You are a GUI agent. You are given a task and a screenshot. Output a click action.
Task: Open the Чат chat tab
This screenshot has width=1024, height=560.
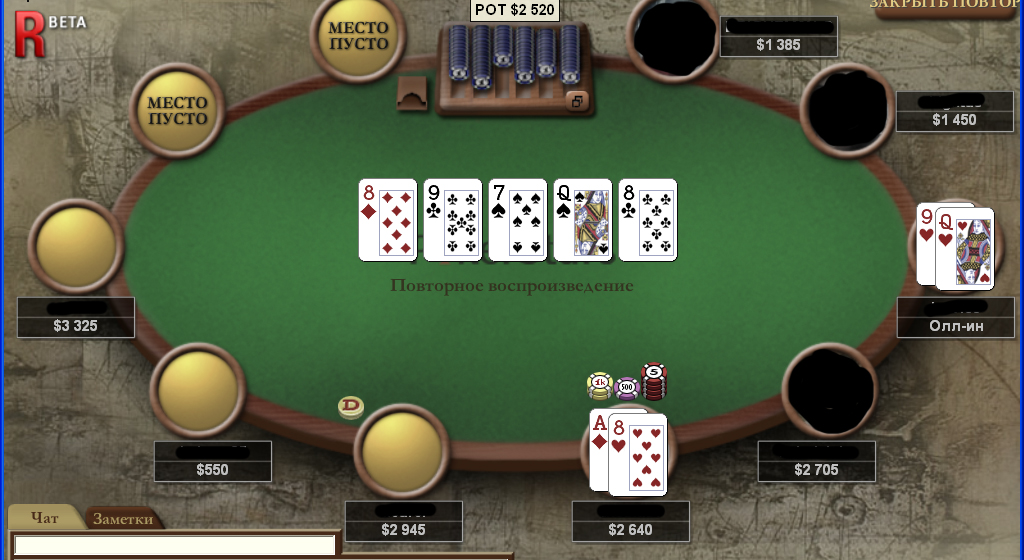45,518
